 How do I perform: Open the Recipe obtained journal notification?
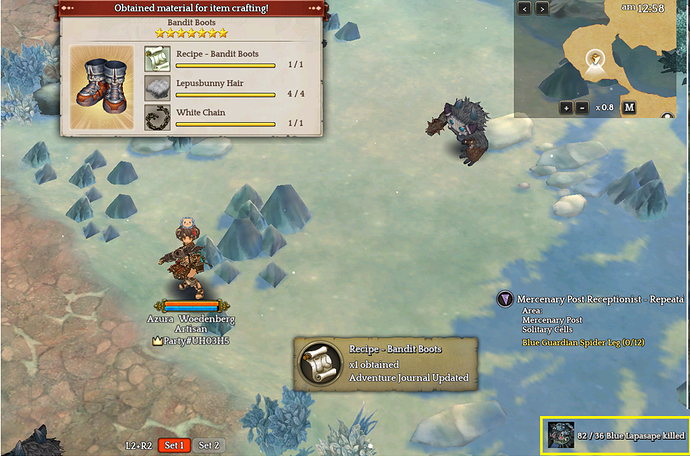[x=382, y=364]
